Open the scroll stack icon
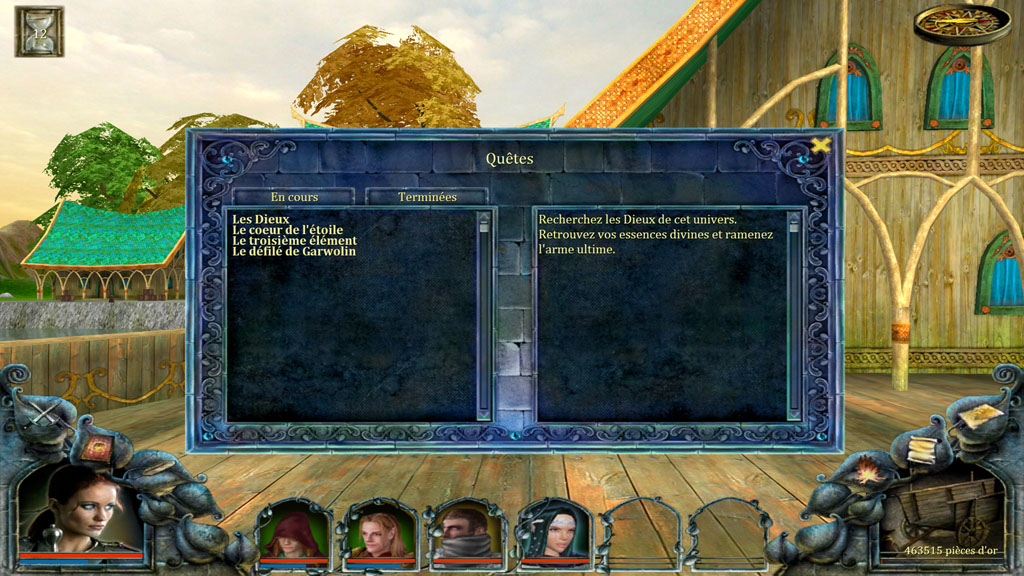Viewport: 1024px width, 576px height. [922, 449]
